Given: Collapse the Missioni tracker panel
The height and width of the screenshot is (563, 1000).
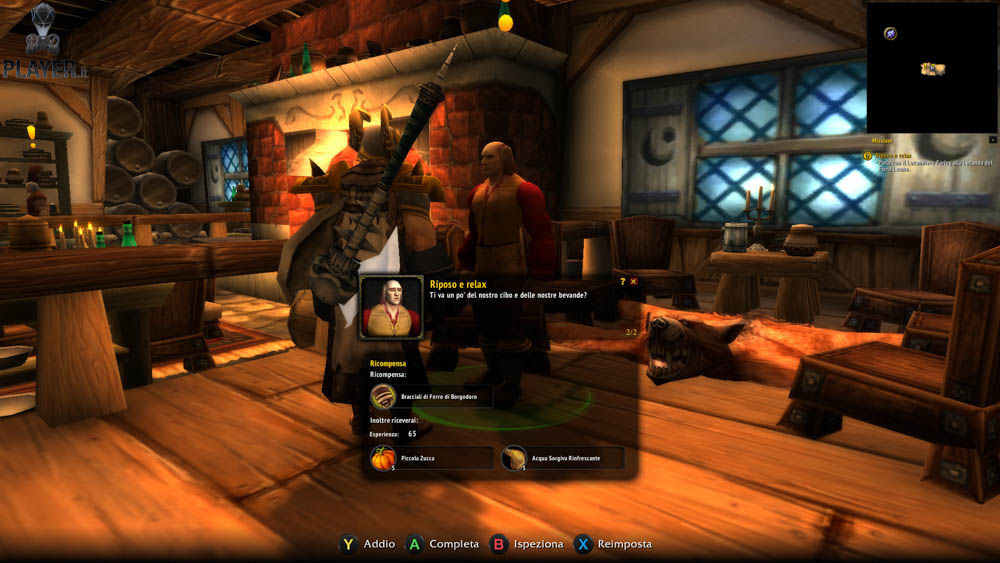Looking at the screenshot, I should [x=992, y=141].
